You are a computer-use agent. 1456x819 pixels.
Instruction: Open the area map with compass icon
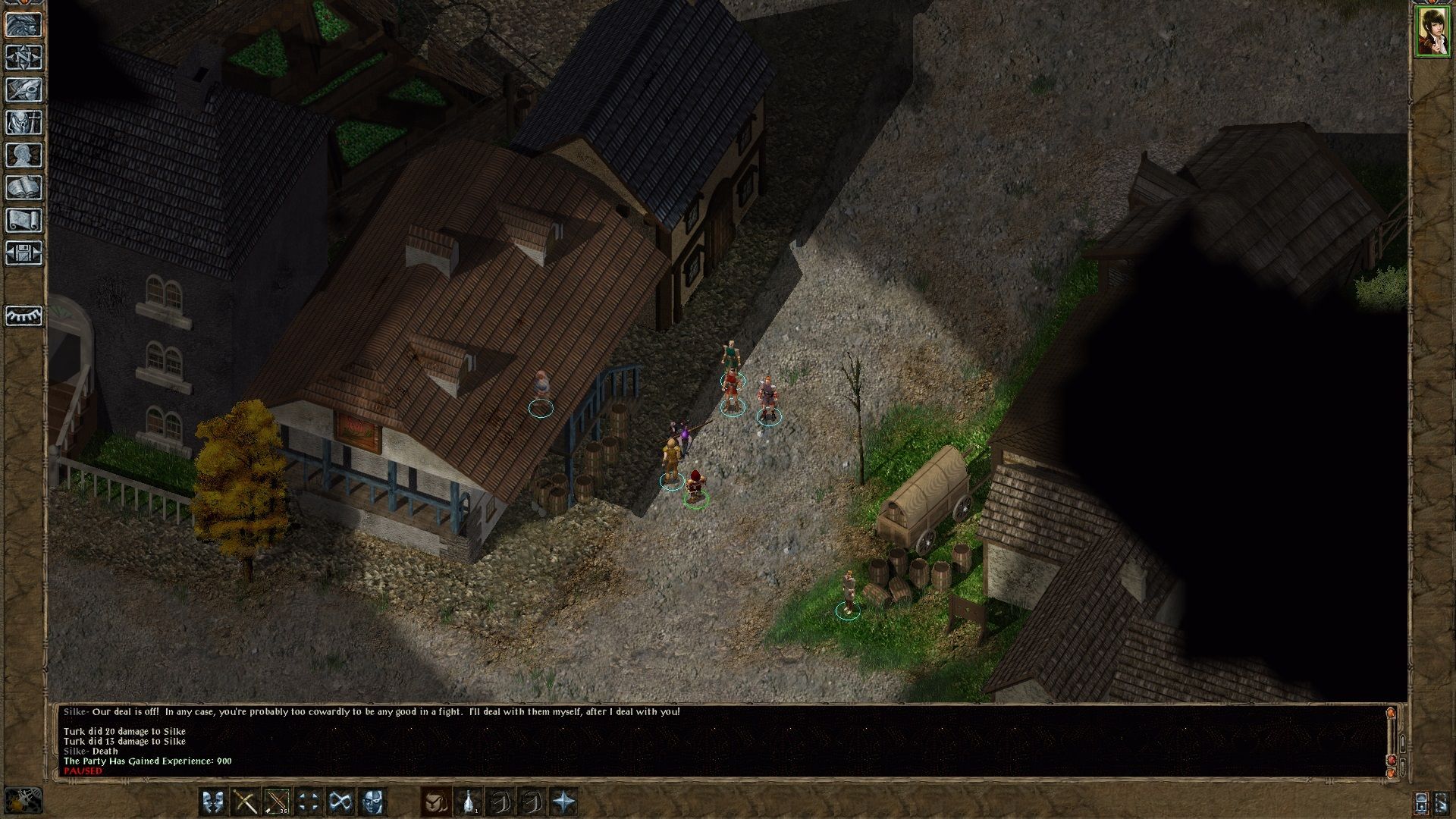point(24,57)
